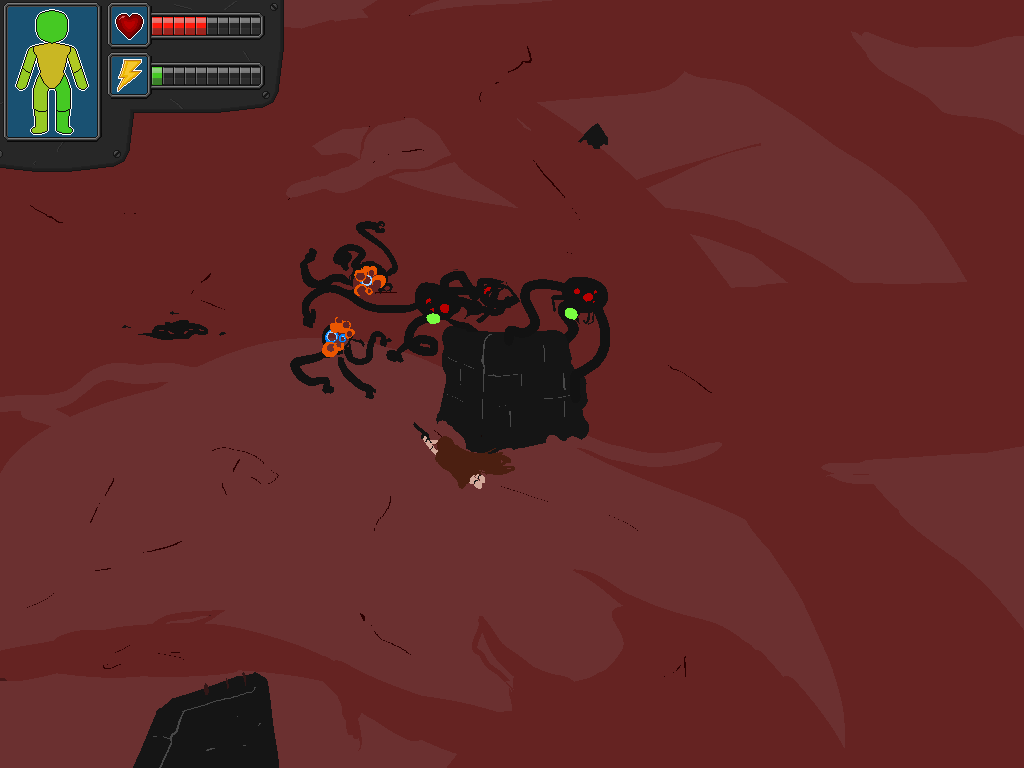Open the green body status panel
The image size is (1024, 768).
52,72
